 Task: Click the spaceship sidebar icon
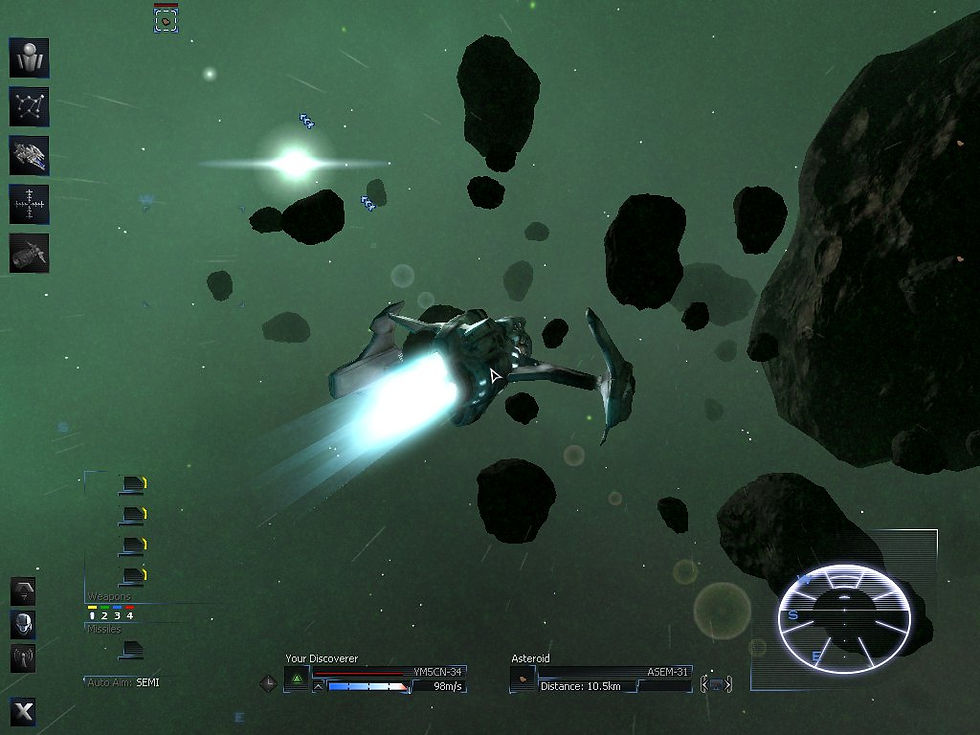[29, 156]
